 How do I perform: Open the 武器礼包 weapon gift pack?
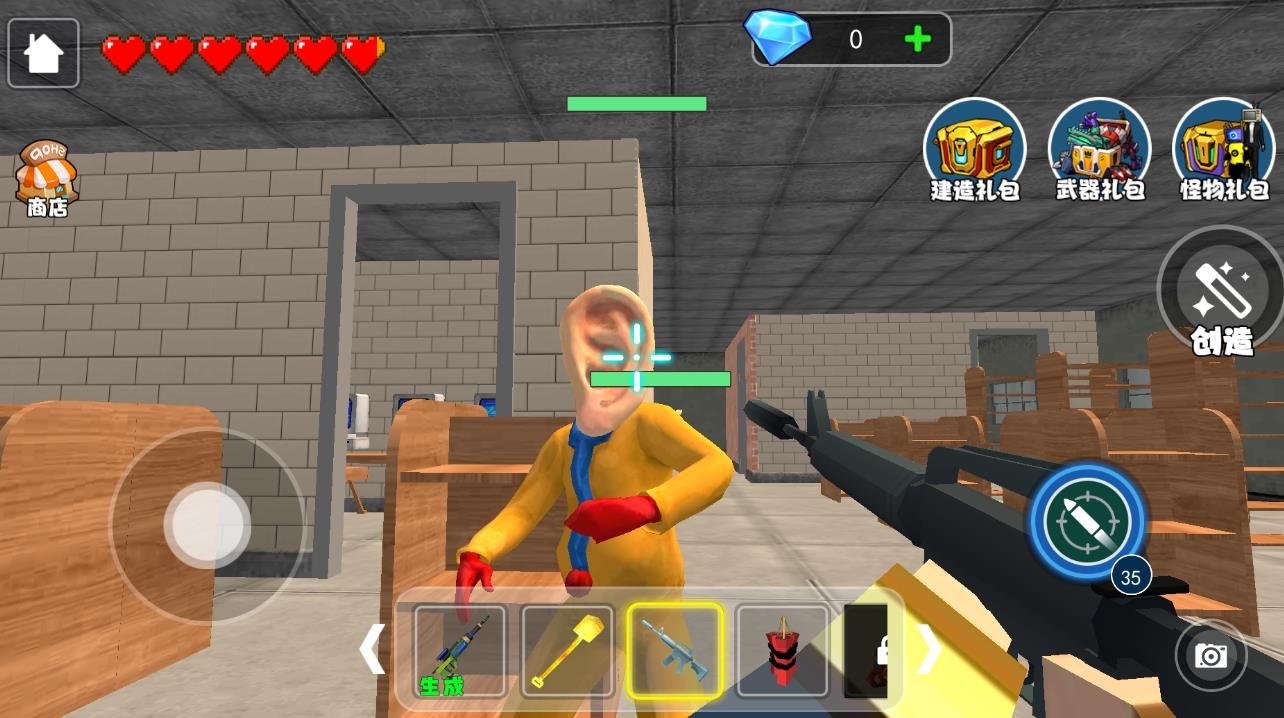tap(1099, 150)
